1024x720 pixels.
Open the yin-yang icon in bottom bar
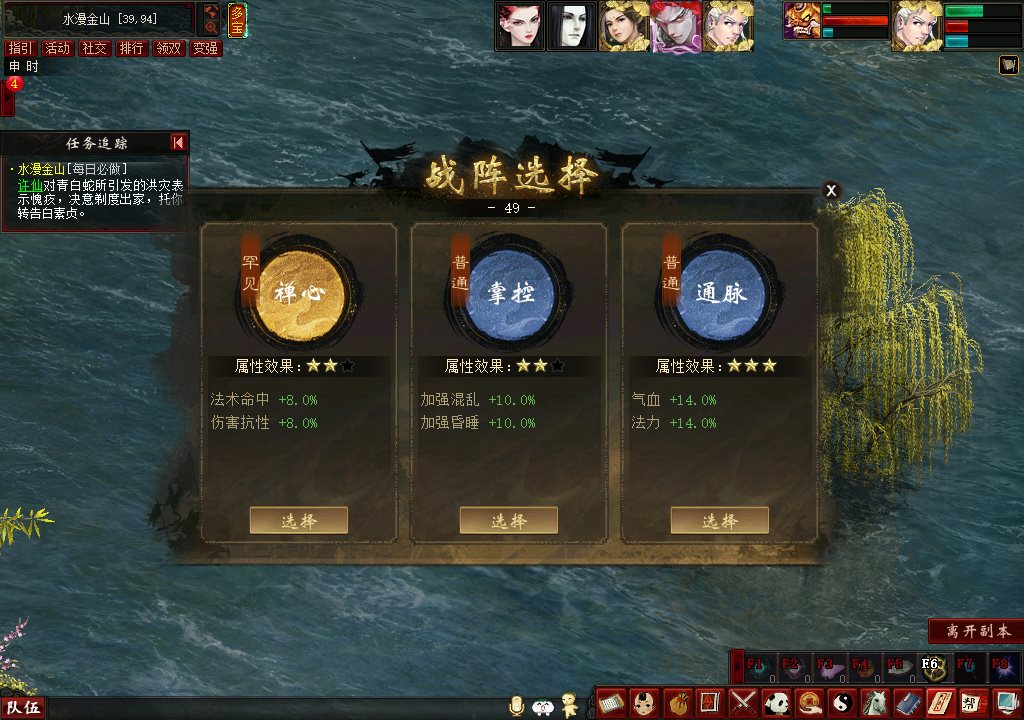pyautogui.click(x=842, y=703)
